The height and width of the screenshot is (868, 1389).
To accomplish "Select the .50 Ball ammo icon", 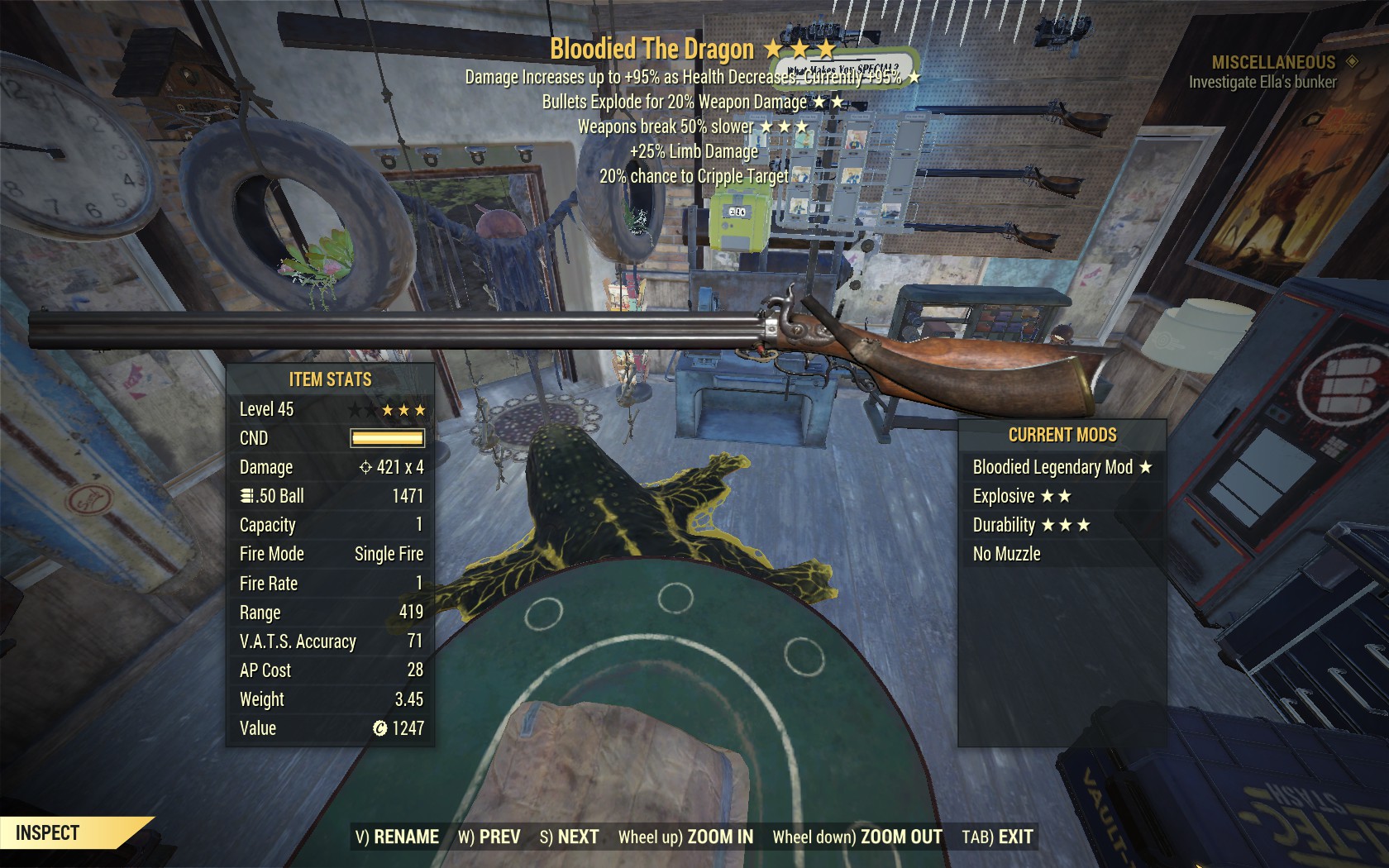I will tap(245, 496).
